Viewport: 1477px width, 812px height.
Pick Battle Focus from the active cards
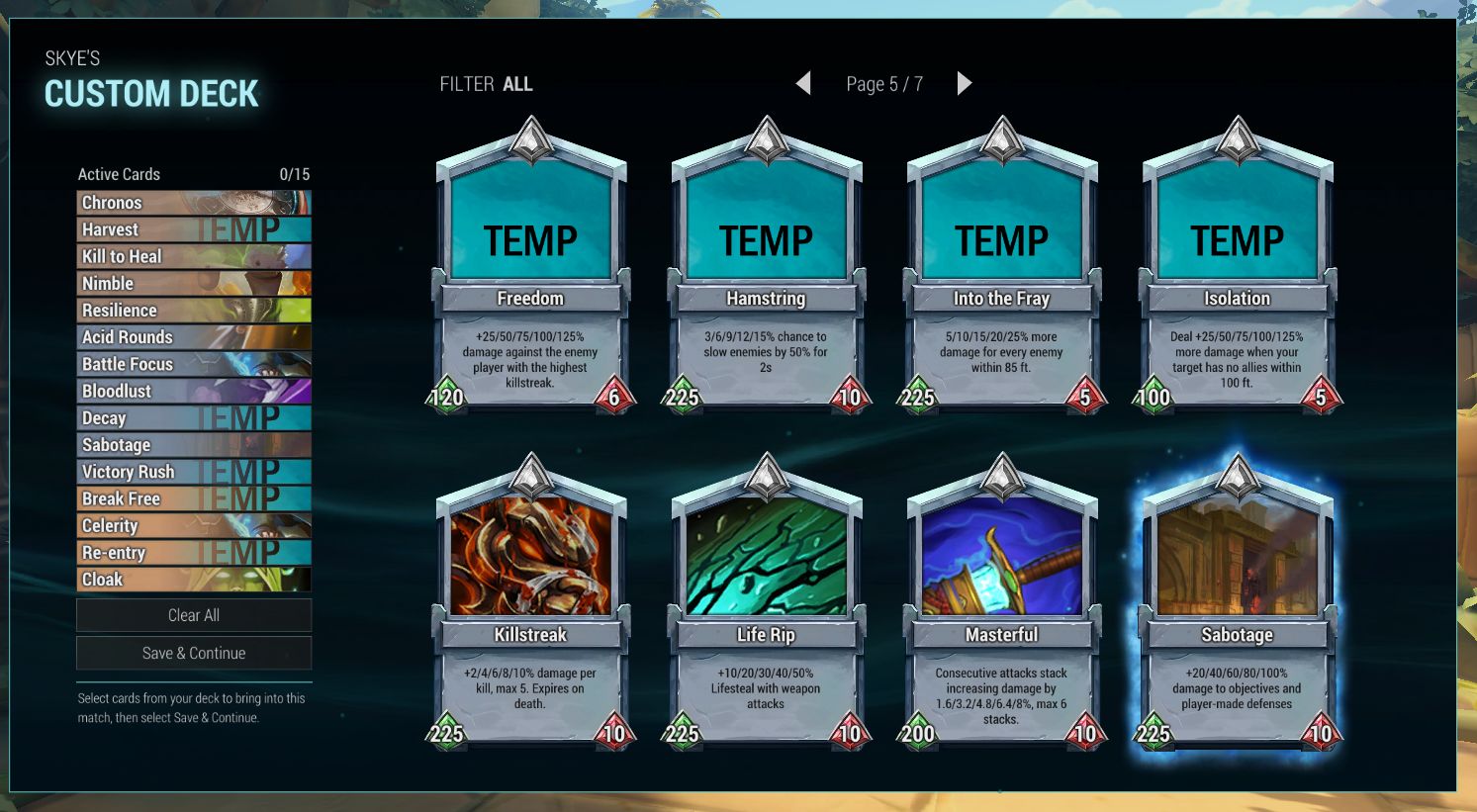pyautogui.click(x=194, y=364)
